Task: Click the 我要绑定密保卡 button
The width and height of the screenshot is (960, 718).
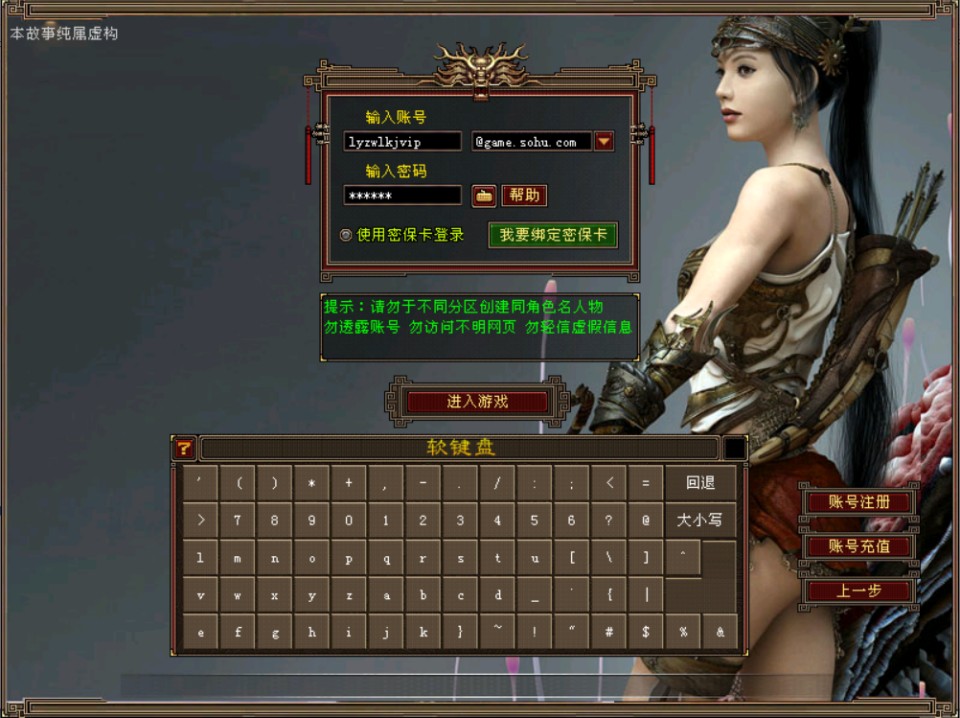Action: click(553, 235)
